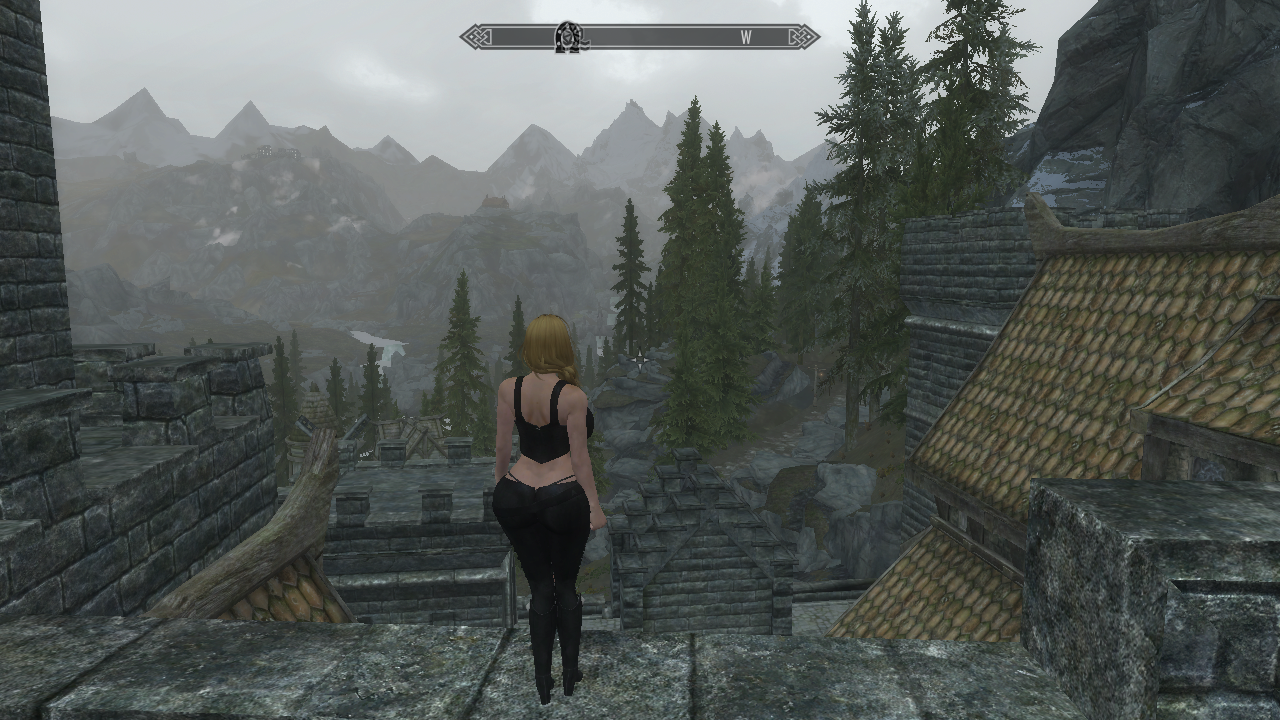Image resolution: width=1280 pixels, height=720 pixels.
Task: Click the location marker icon on the compass
Action: coord(569,37)
